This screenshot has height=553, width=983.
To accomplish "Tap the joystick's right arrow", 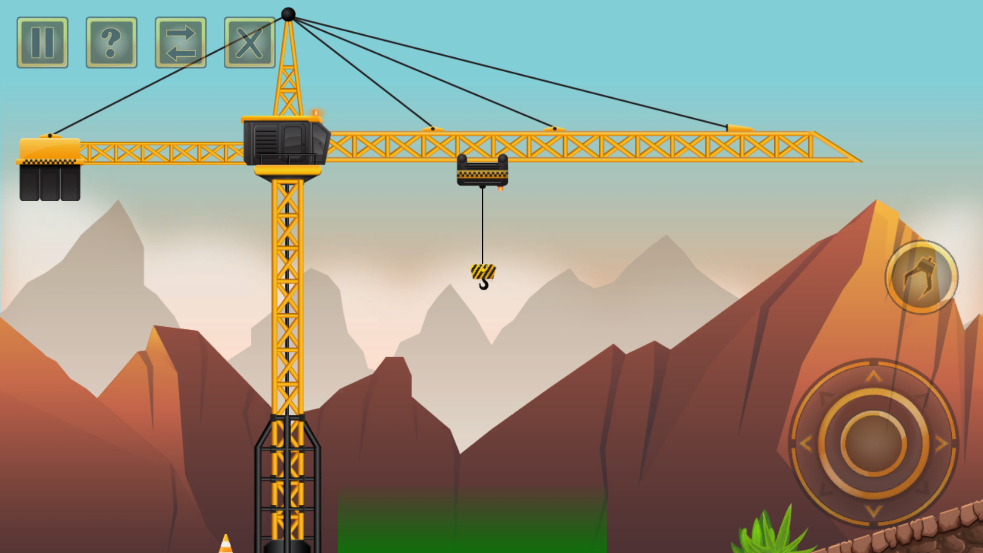I will (941, 443).
